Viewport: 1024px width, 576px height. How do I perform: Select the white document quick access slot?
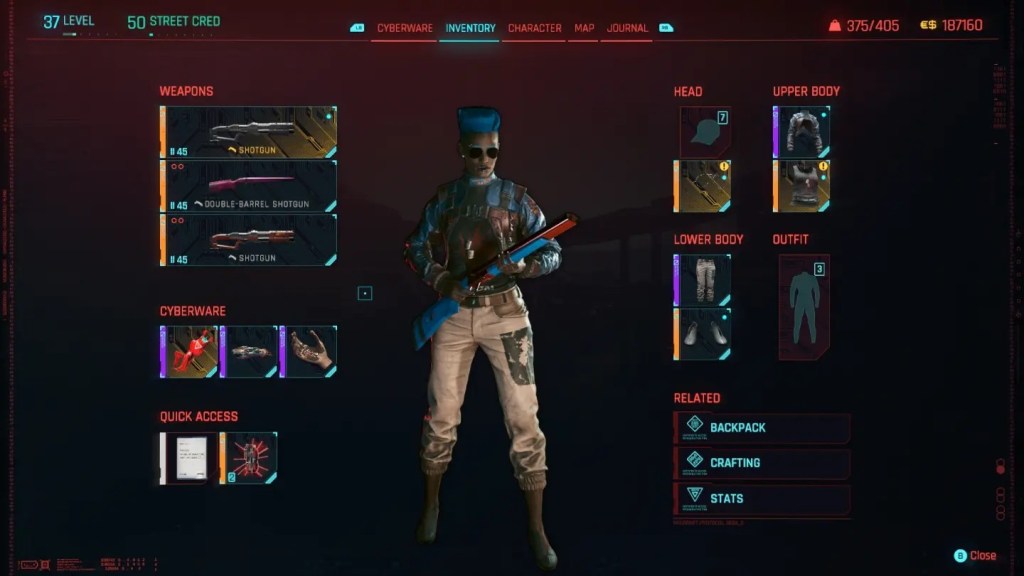[x=189, y=458]
